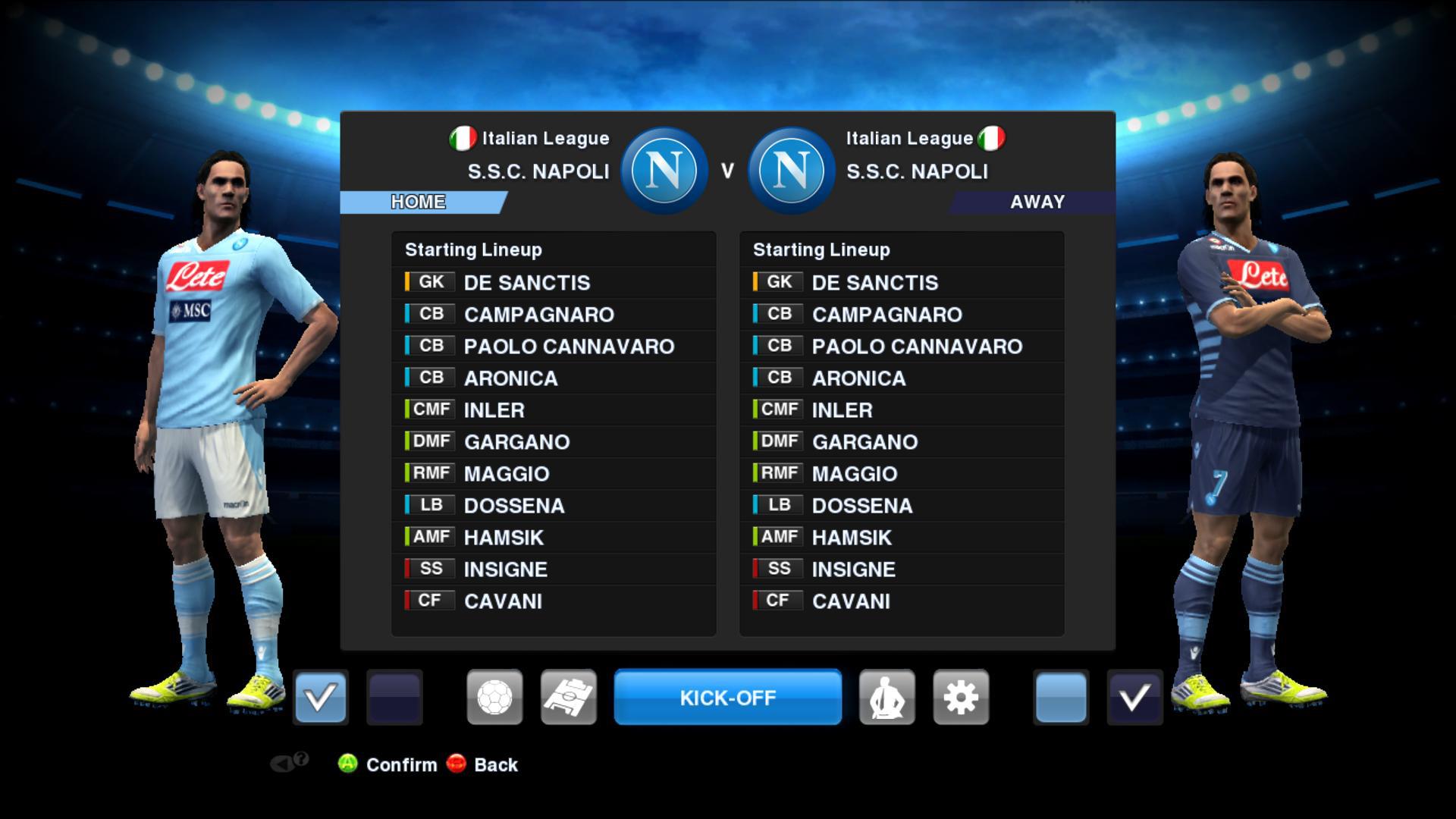
Task: Choose the home dark navy kit swatch
Action: 394,697
